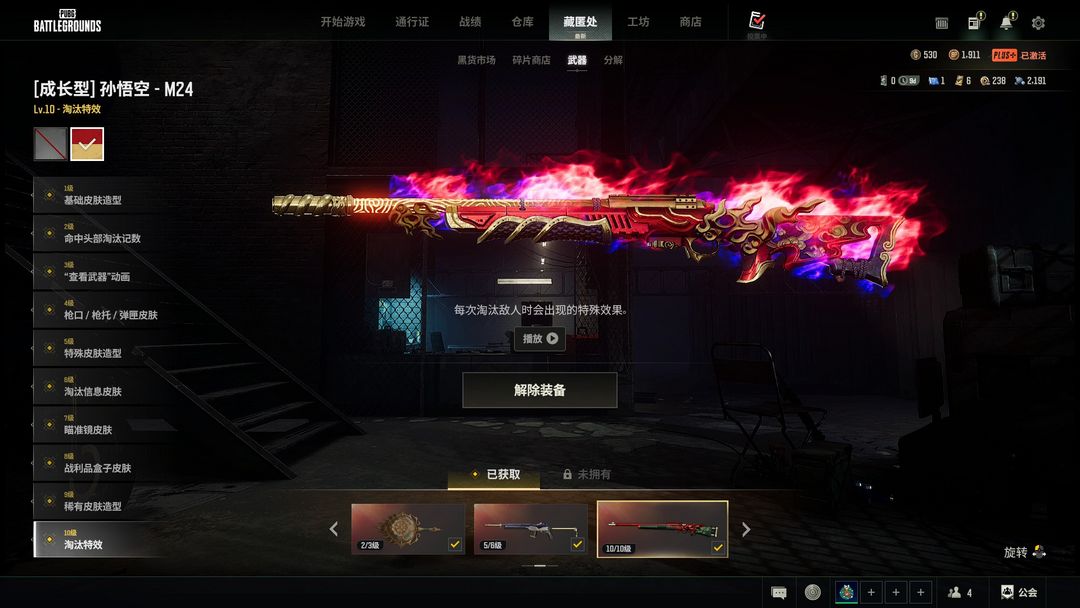Go to previous weapon skins with left arrow

point(334,529)
